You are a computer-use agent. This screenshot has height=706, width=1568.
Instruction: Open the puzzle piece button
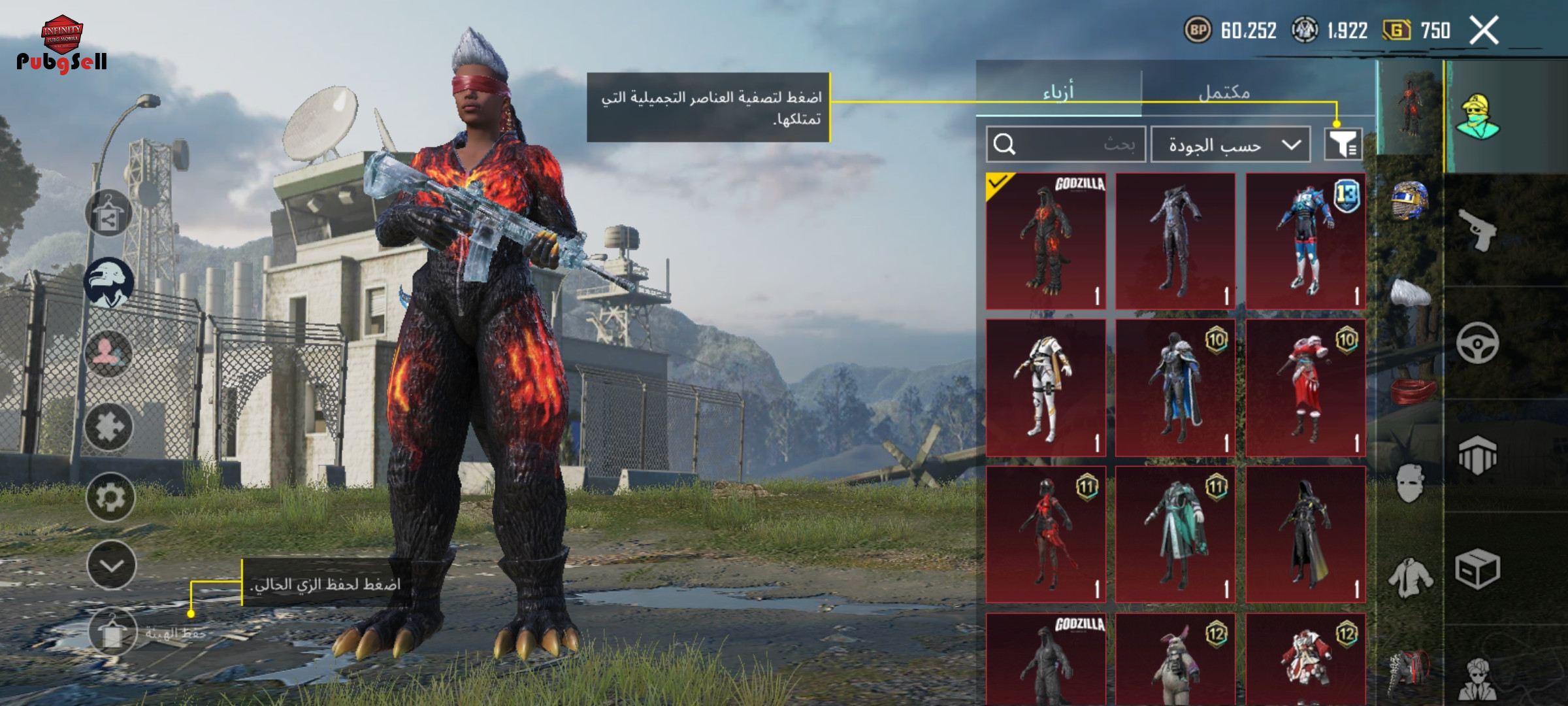109,427
